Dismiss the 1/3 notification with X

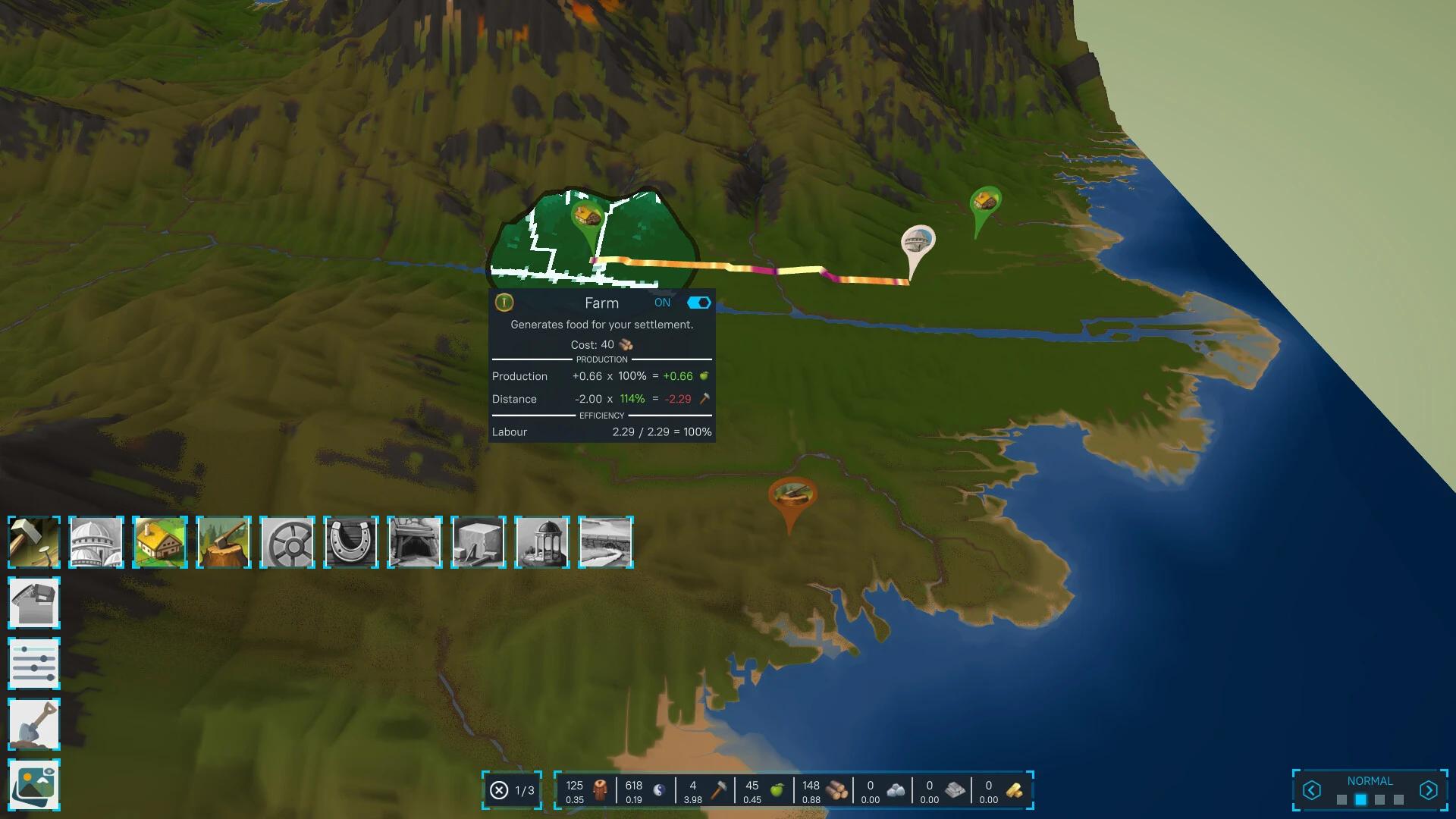(x=499, y=790)
